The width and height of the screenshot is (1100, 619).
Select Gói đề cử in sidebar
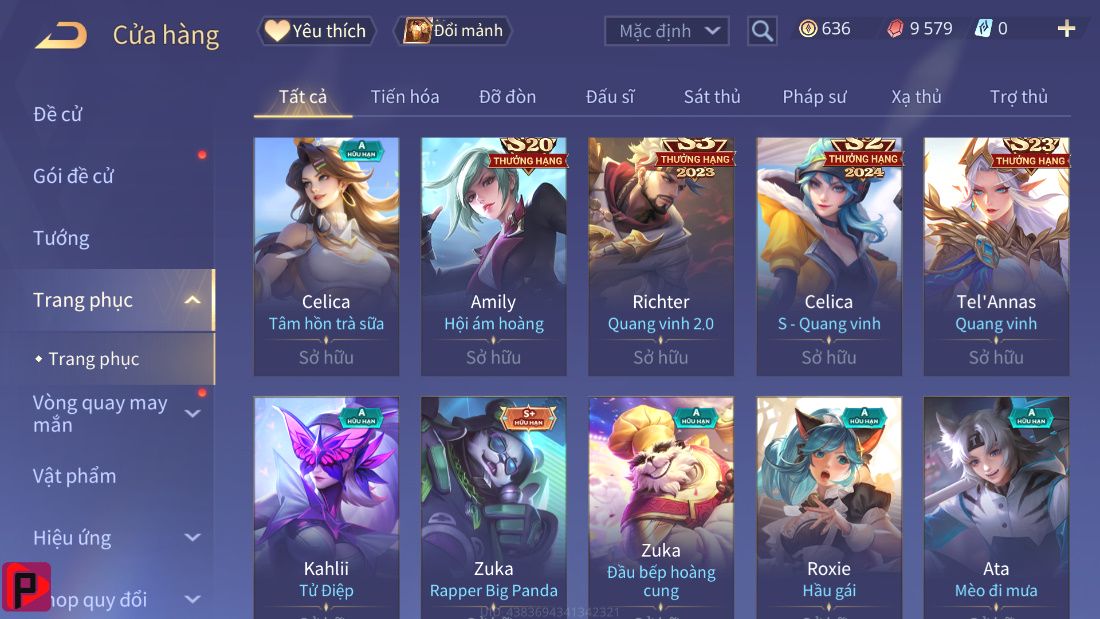click(74, 176)
